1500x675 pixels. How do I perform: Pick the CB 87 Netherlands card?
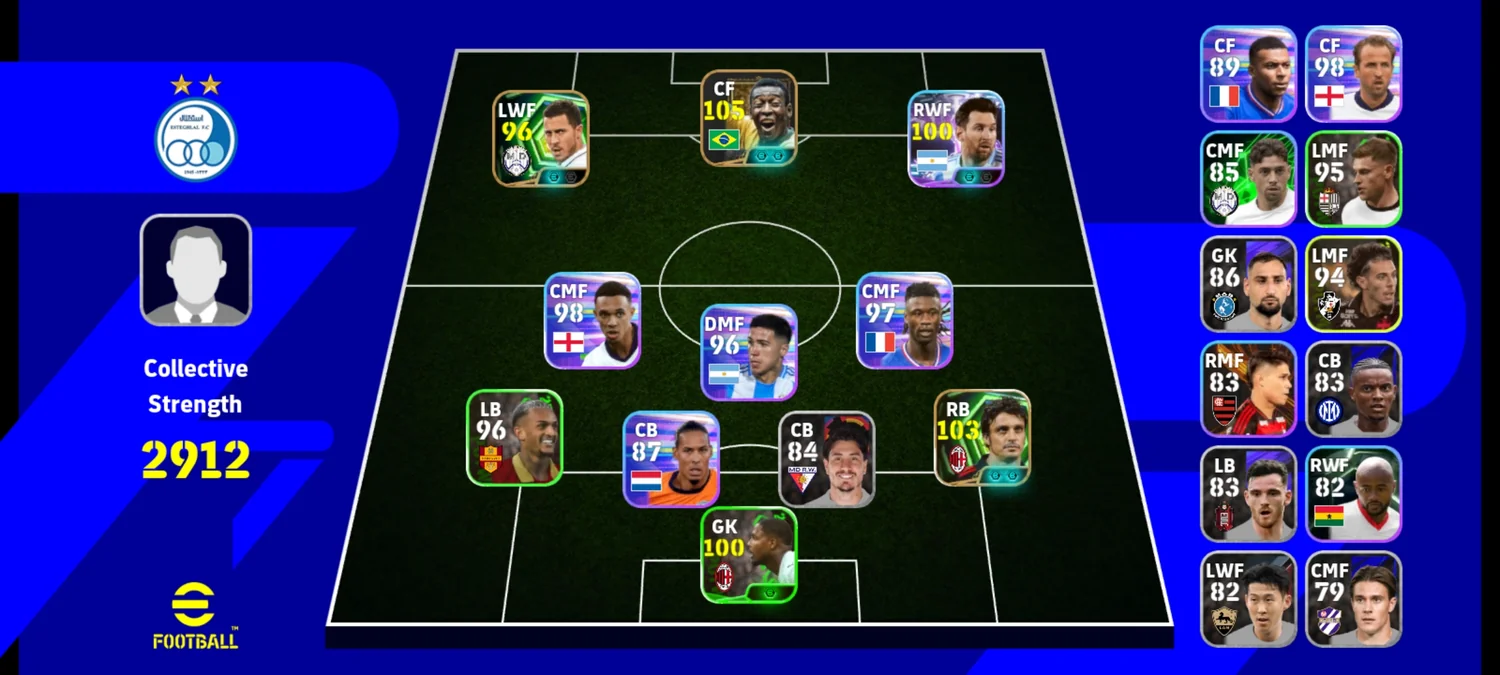671,459
